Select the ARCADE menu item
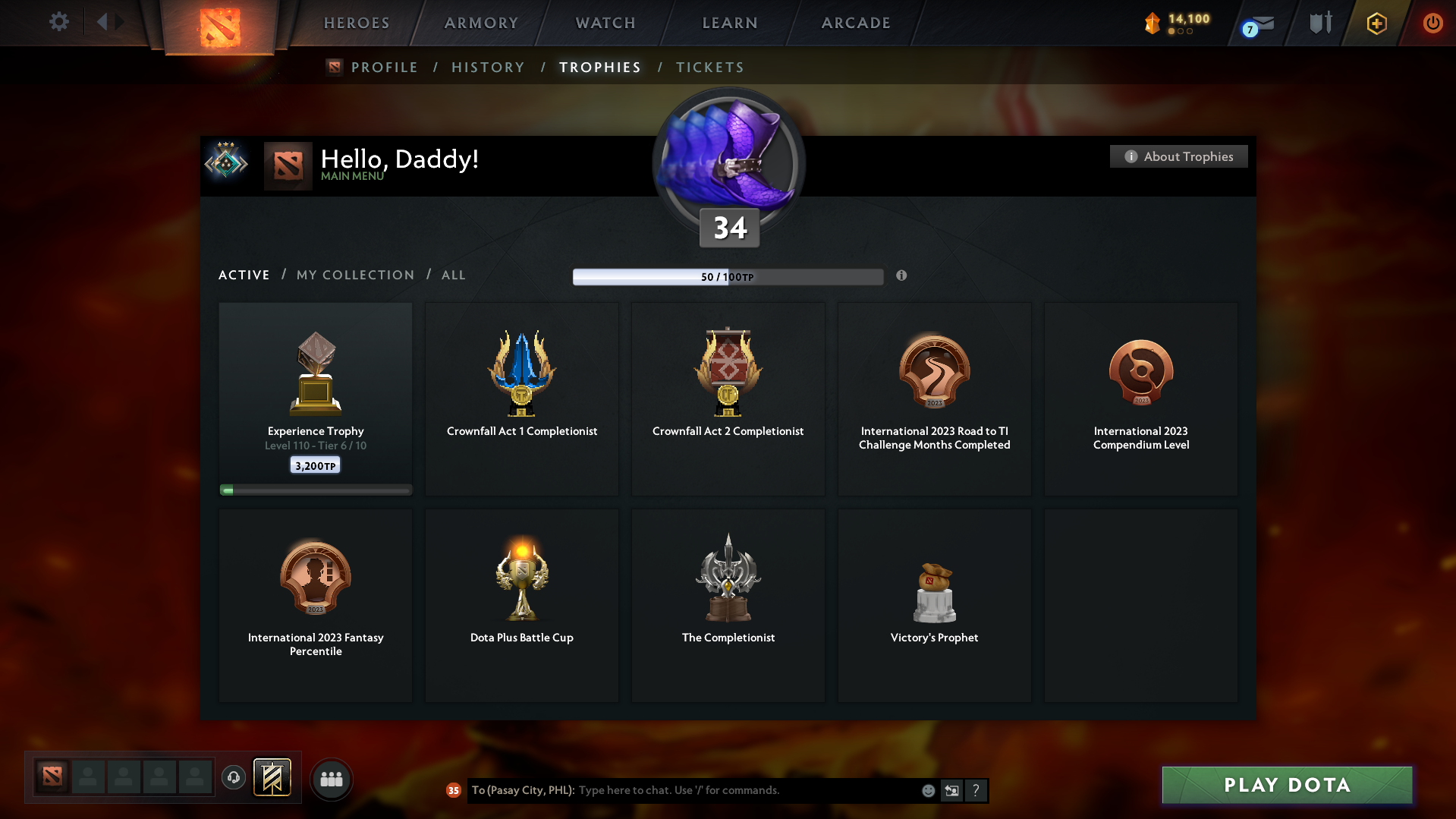Viewport: 1456px width, 819px height. point(856,23)
